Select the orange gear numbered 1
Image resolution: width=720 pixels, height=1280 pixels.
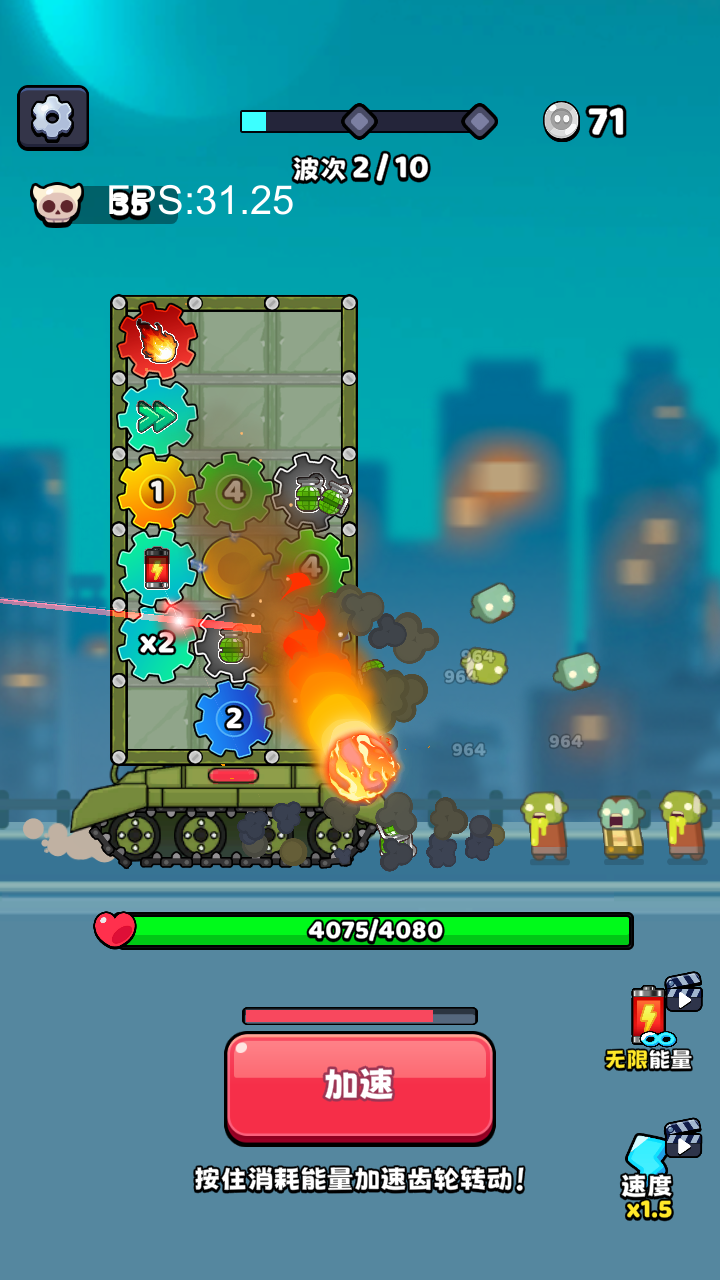tap(157, 492)
